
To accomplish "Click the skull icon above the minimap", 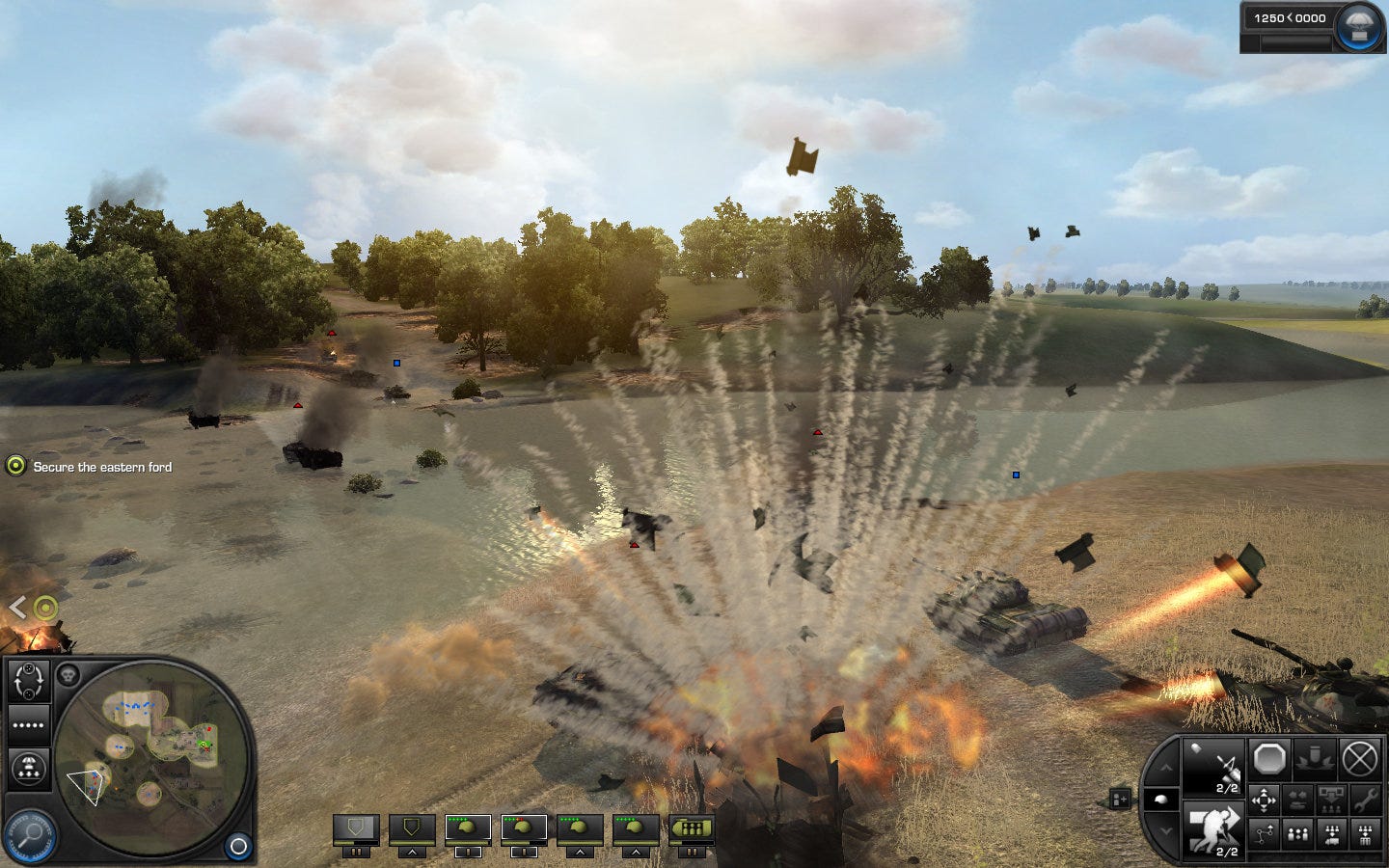I will (68, 673).
